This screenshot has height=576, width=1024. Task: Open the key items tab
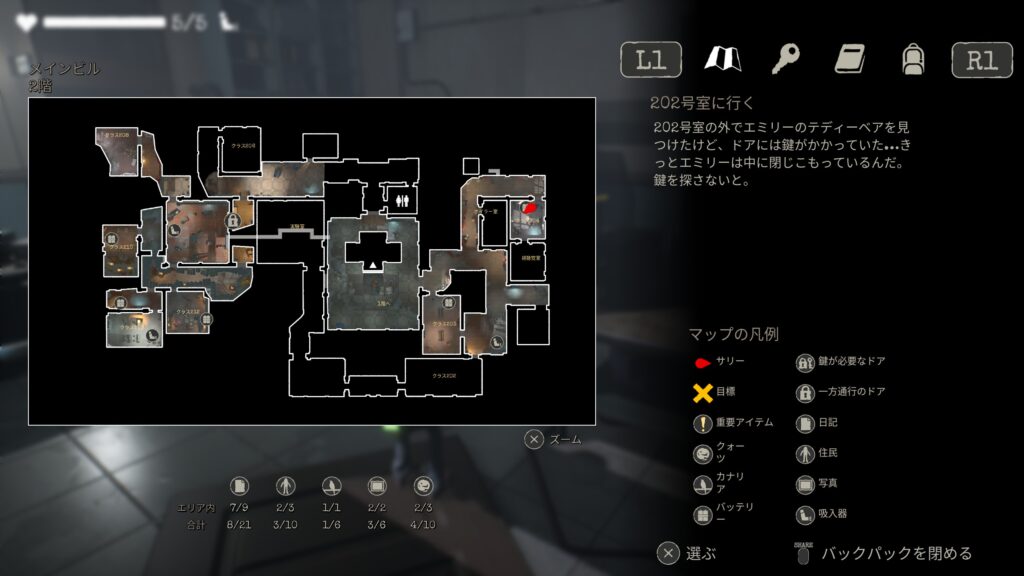click(x=785, y=59)
